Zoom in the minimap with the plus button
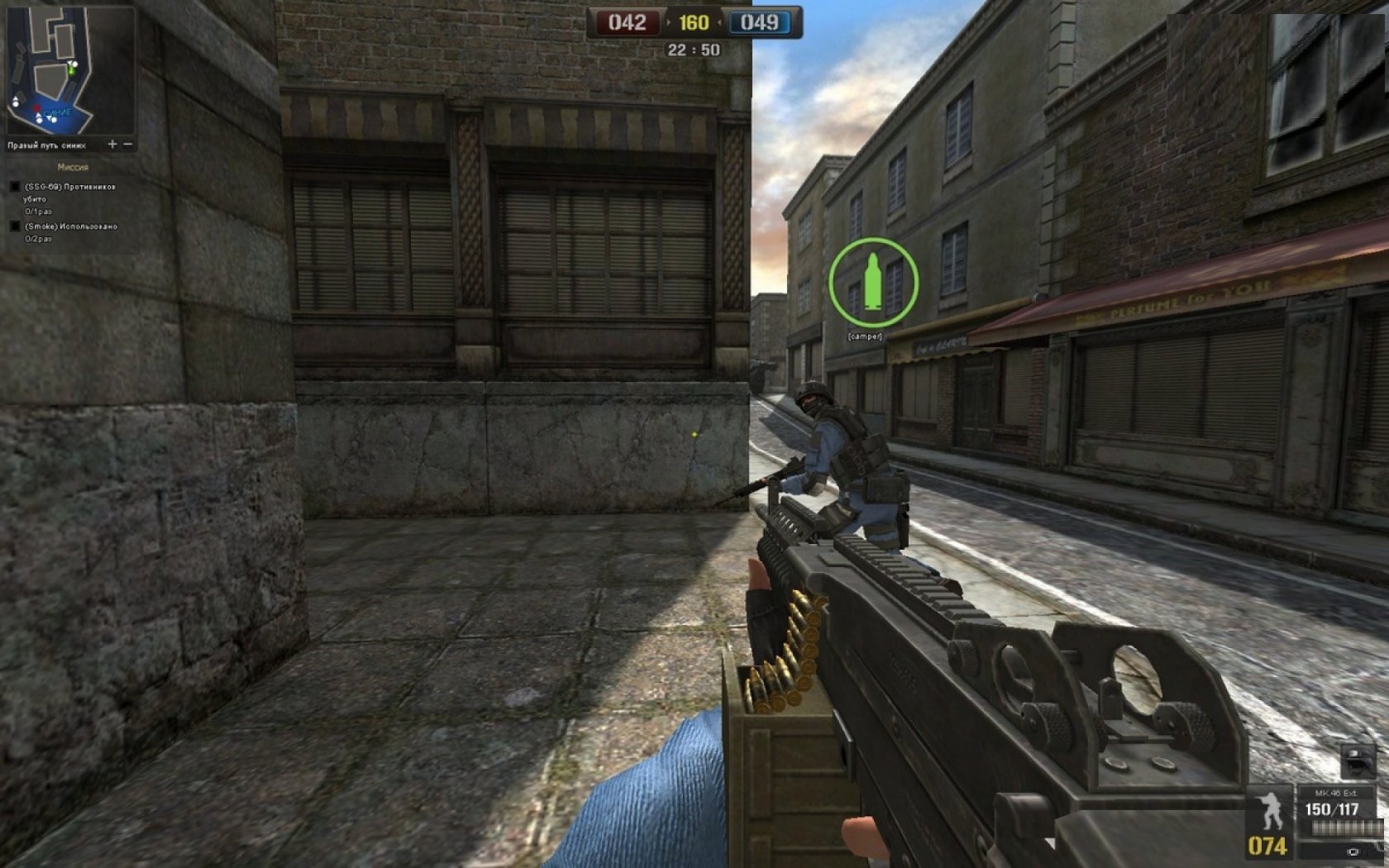1389x868 pixels. [112, 145]
